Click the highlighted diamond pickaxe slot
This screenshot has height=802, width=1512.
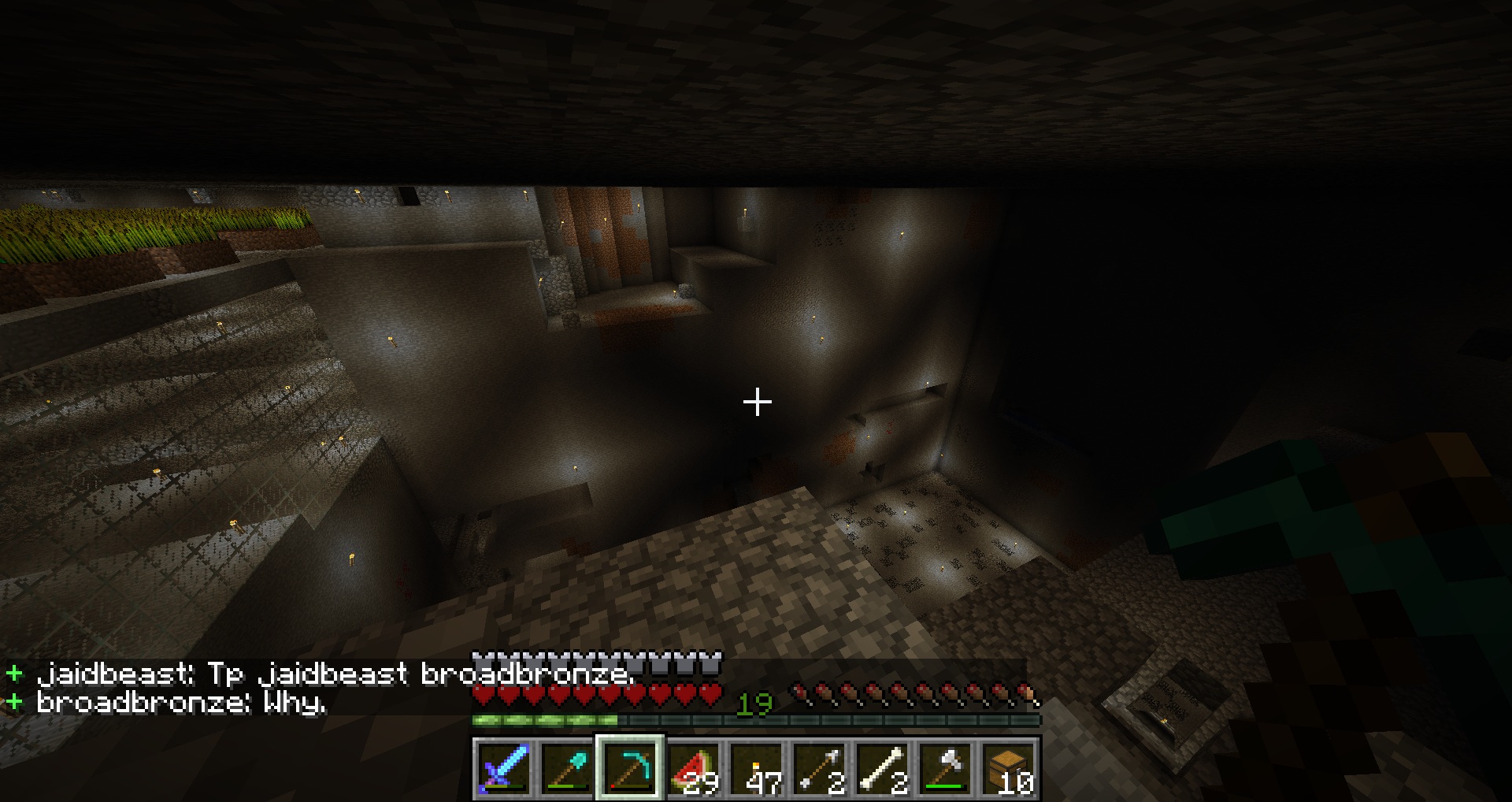[630, 767]
